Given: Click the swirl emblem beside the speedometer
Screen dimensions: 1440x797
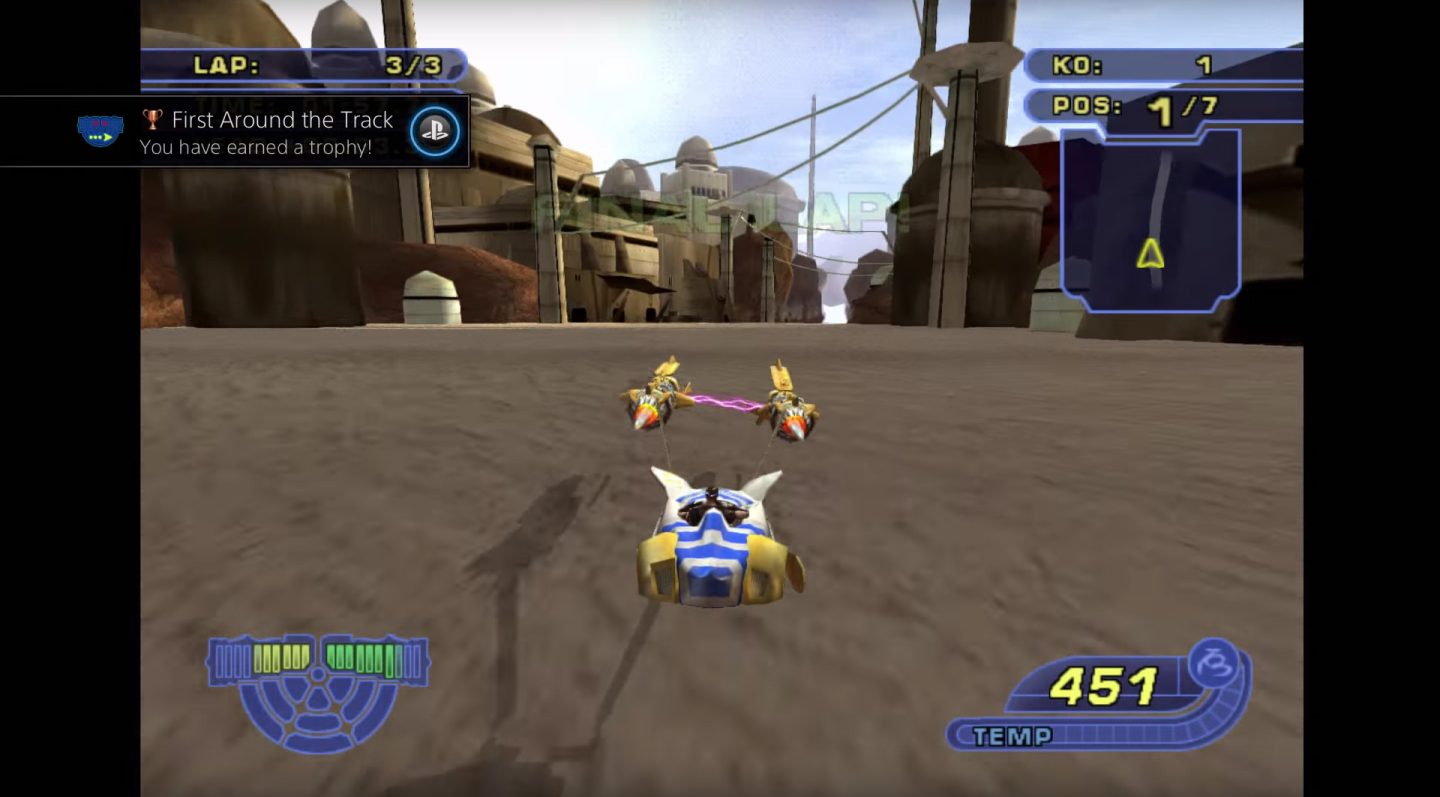Looking at the screenshot, I should [x=1213, y=664].
